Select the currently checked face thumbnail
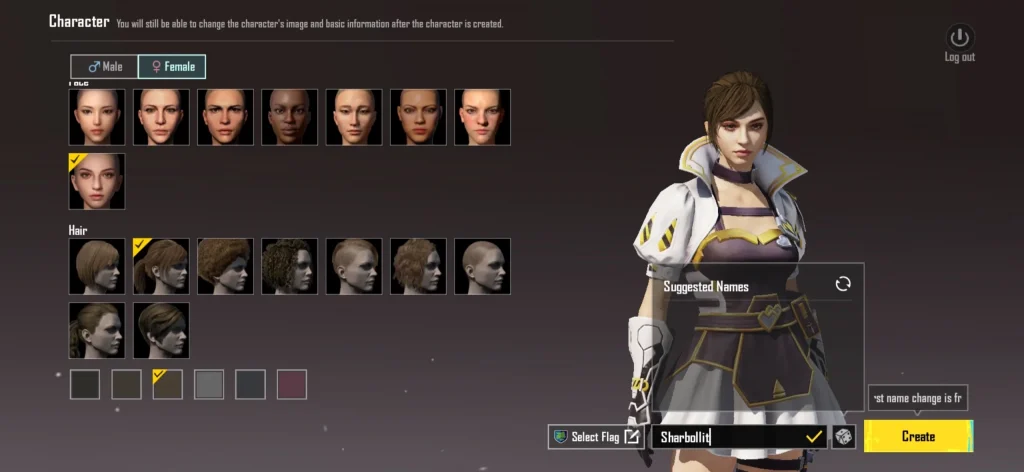 tap(97, 181)
